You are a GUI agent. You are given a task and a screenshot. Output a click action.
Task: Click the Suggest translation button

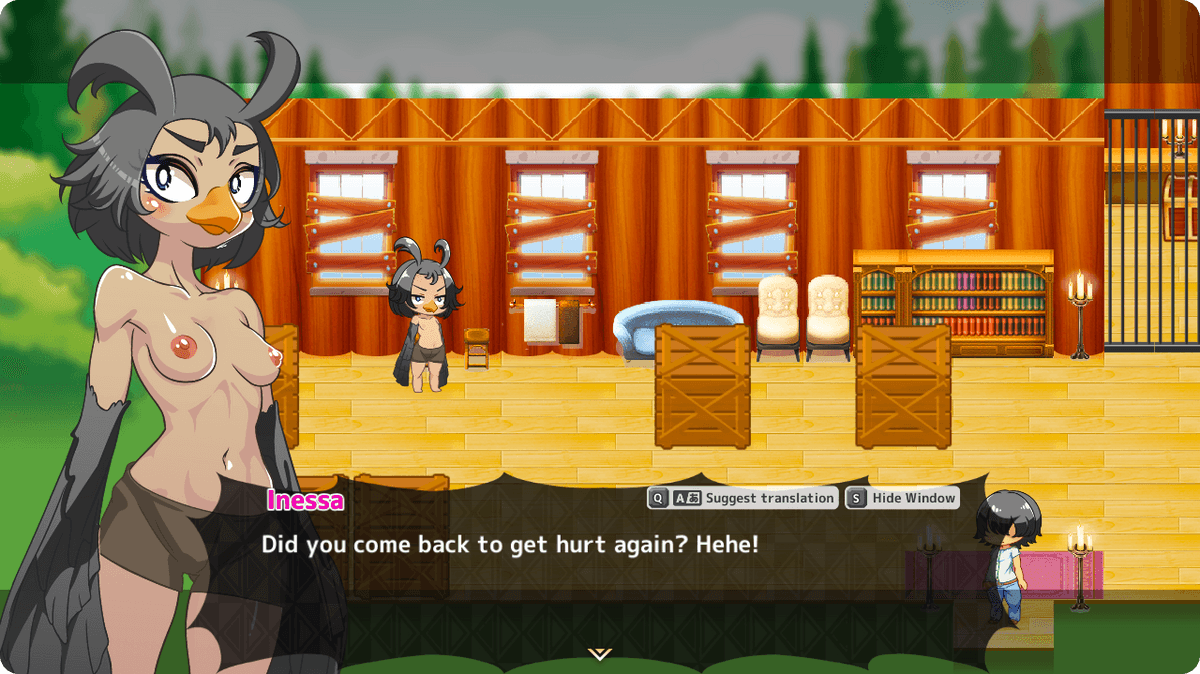743,498
